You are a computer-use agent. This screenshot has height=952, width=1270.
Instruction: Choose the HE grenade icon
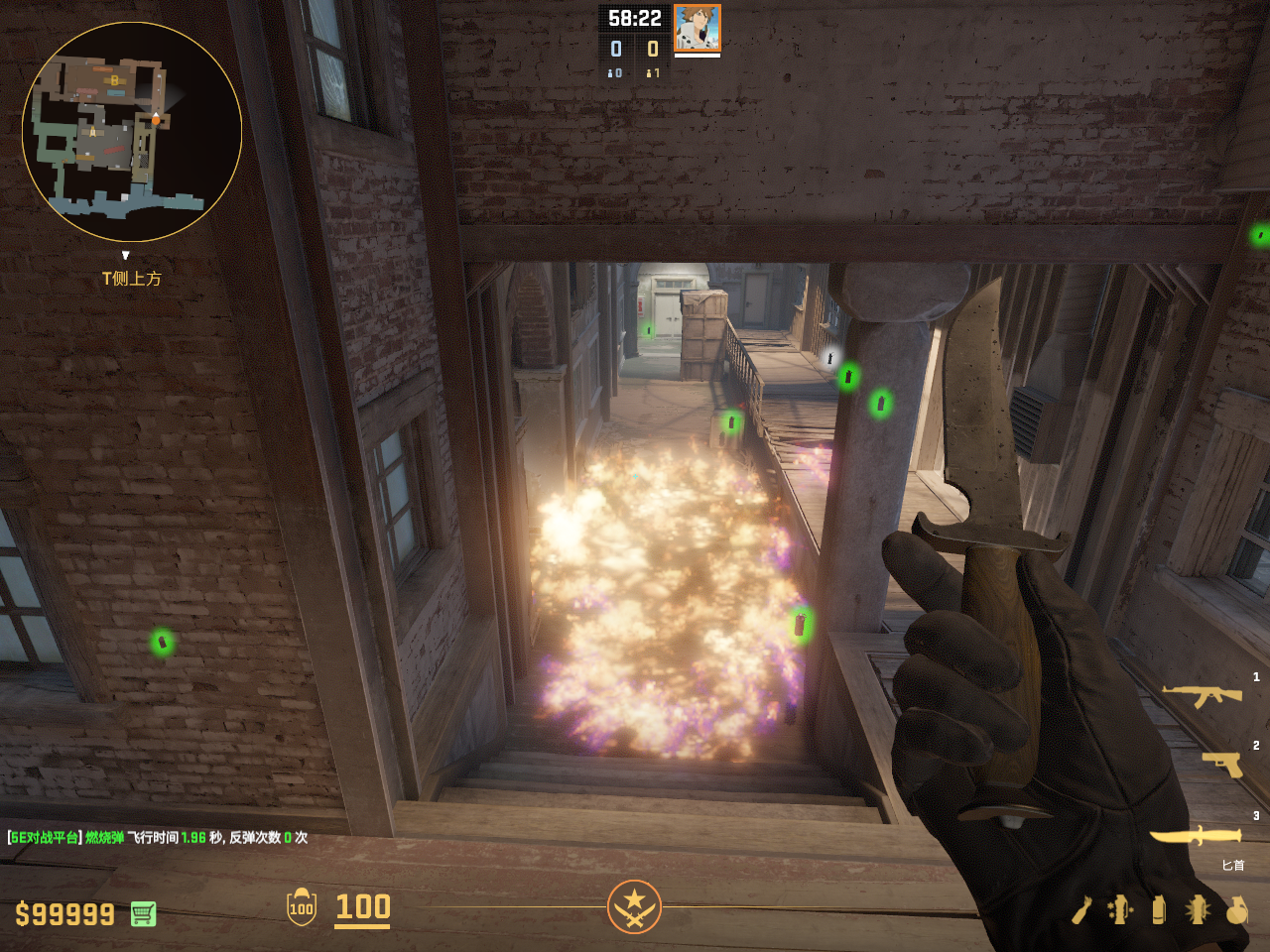pos(1236,909)
